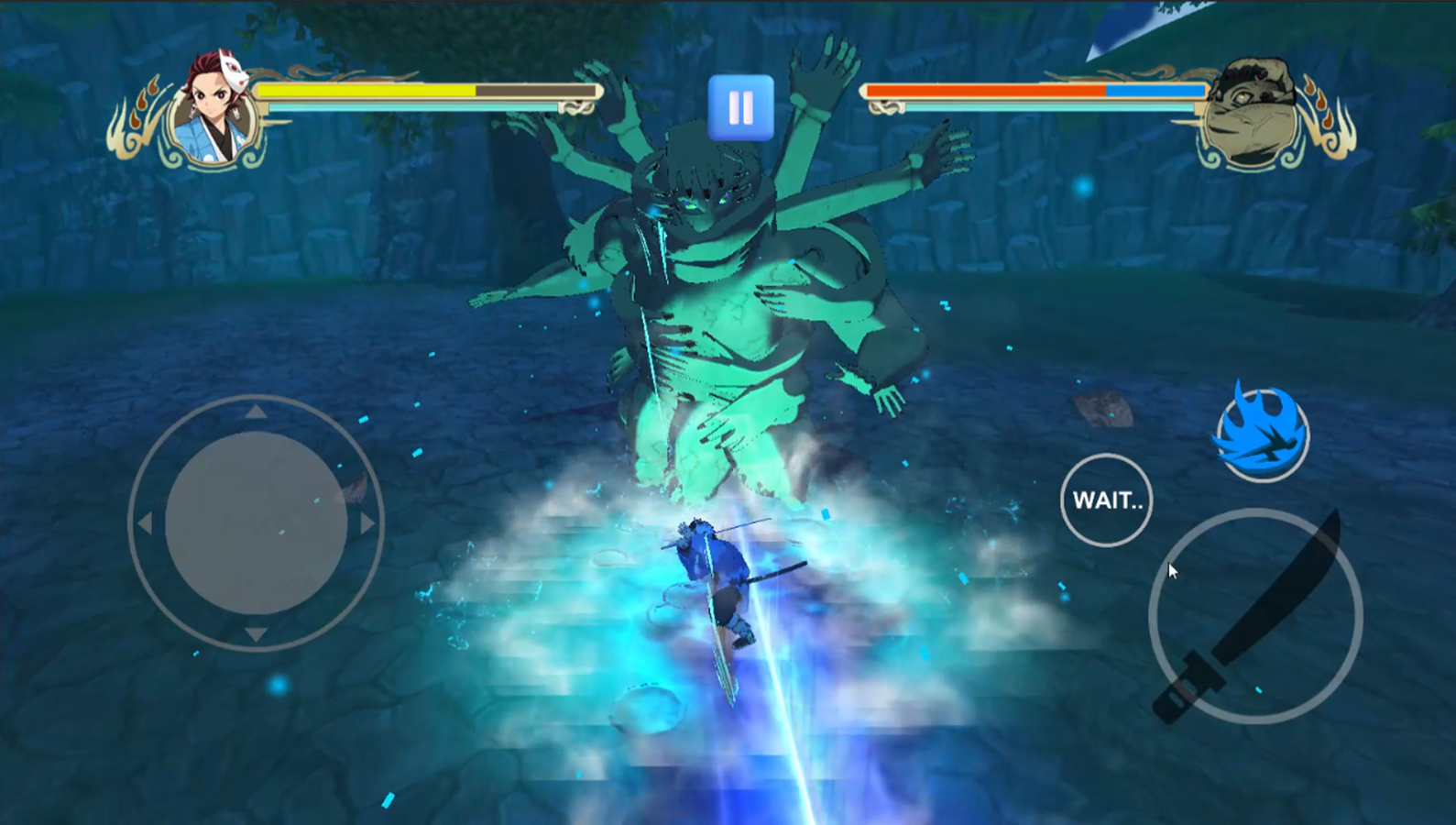Tap Tanjiro's yellow health bar

(x=367, y=92)
